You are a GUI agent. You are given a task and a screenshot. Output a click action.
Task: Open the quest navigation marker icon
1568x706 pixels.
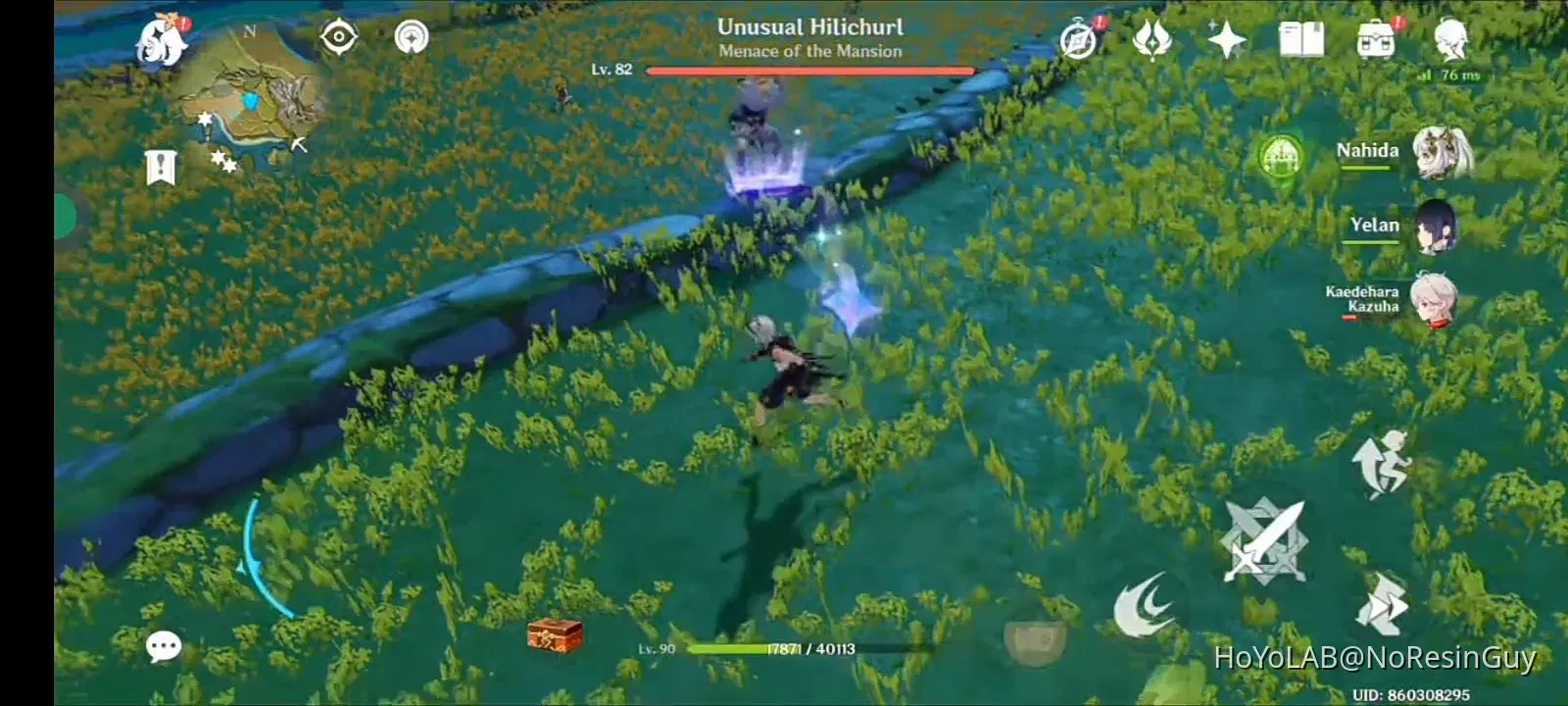412,37
